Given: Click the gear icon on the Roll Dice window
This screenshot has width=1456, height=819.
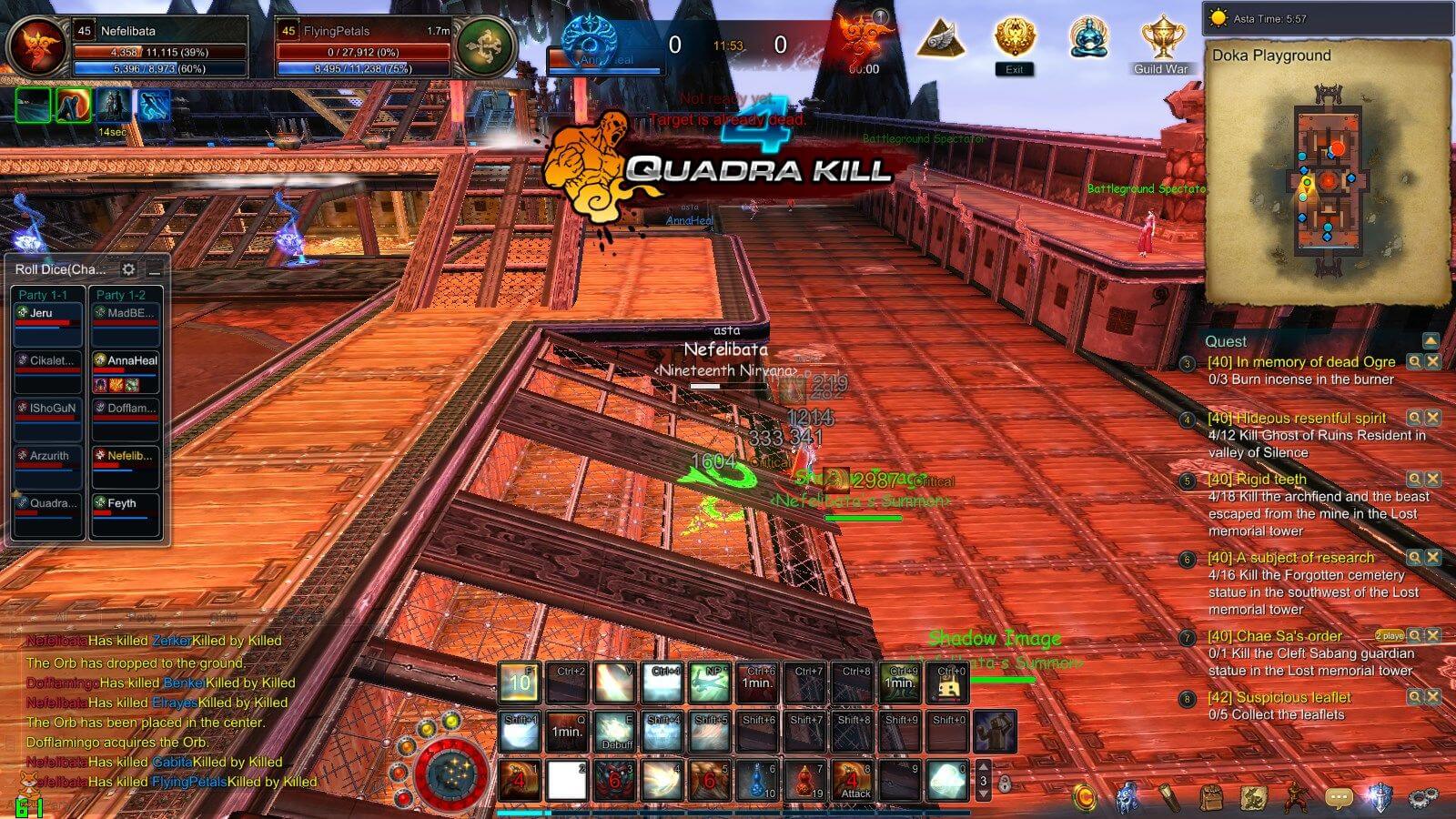Looking at the screenshot, I should tap(129, 269).
